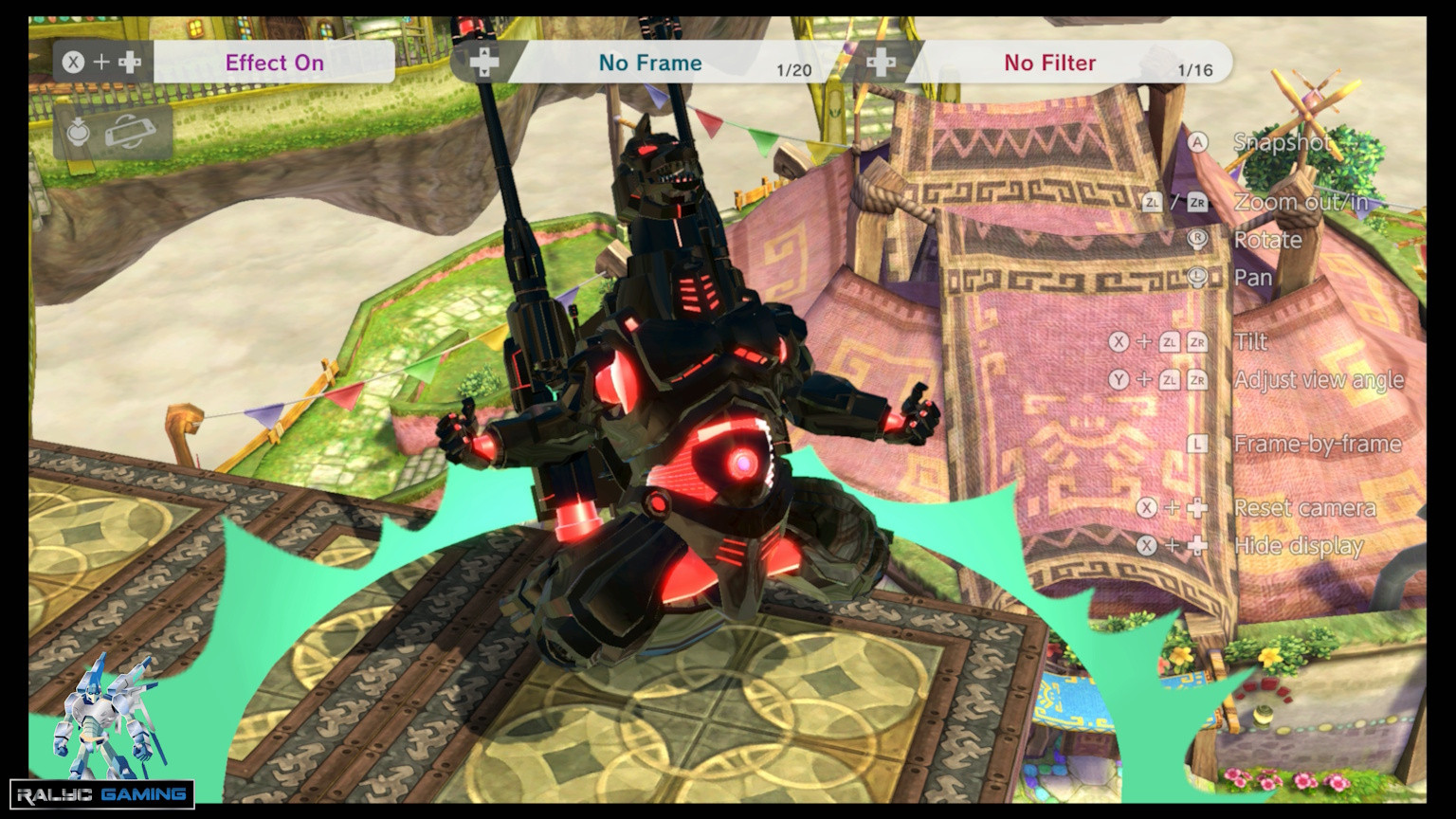
Task: Click the R stick icon beside Rotate
Action: coord(1196,240)
